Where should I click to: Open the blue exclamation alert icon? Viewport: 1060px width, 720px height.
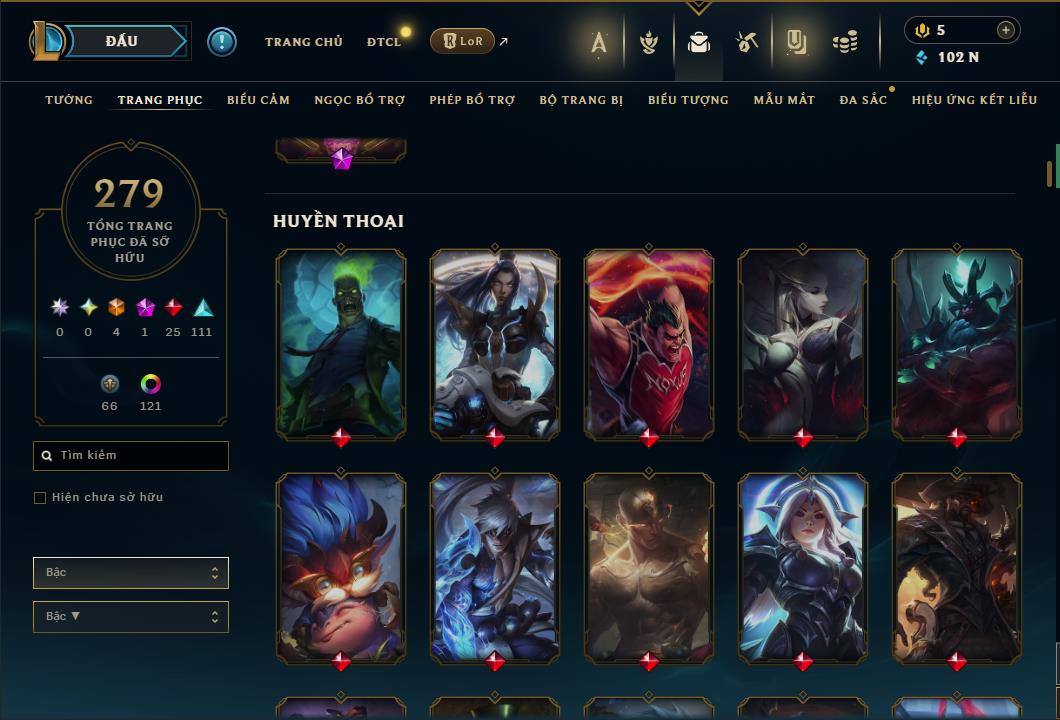[222, 41]
